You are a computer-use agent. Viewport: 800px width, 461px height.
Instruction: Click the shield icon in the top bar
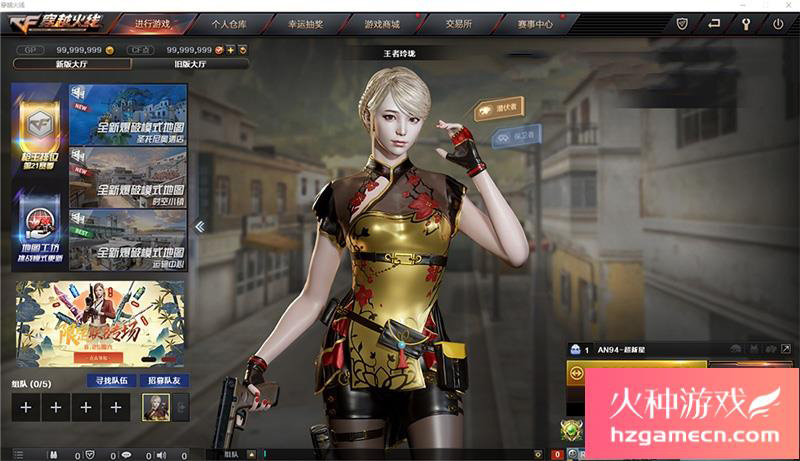(x=682, y=22)
